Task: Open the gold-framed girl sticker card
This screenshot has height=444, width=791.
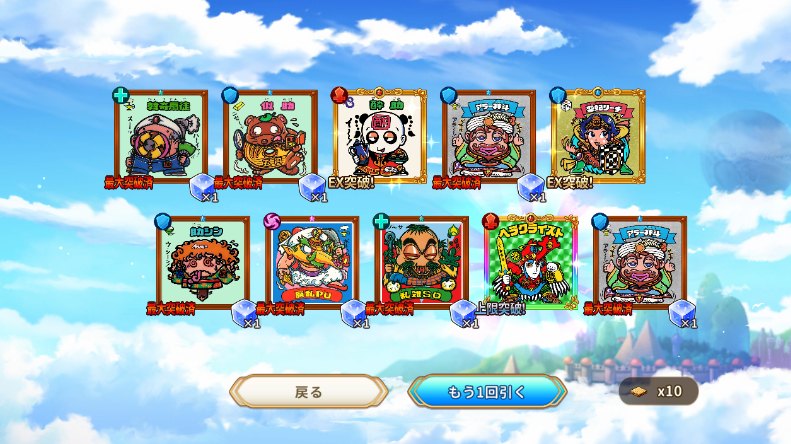Action: (598, 136)
